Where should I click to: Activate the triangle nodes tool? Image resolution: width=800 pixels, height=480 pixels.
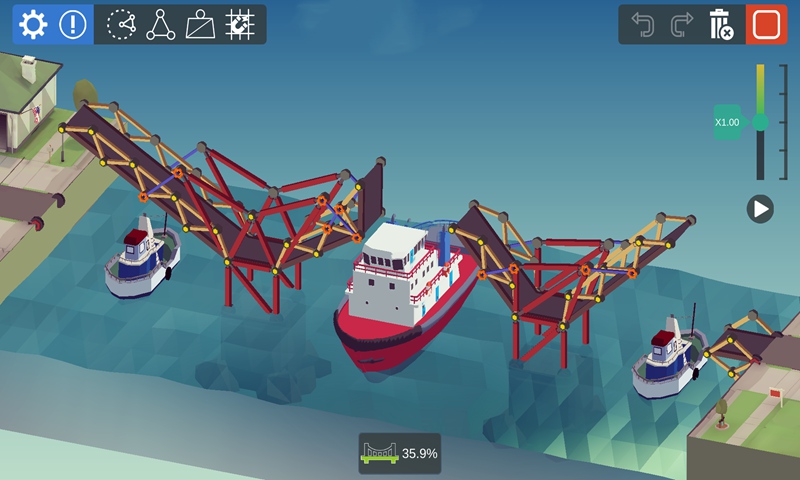[160, 25]
